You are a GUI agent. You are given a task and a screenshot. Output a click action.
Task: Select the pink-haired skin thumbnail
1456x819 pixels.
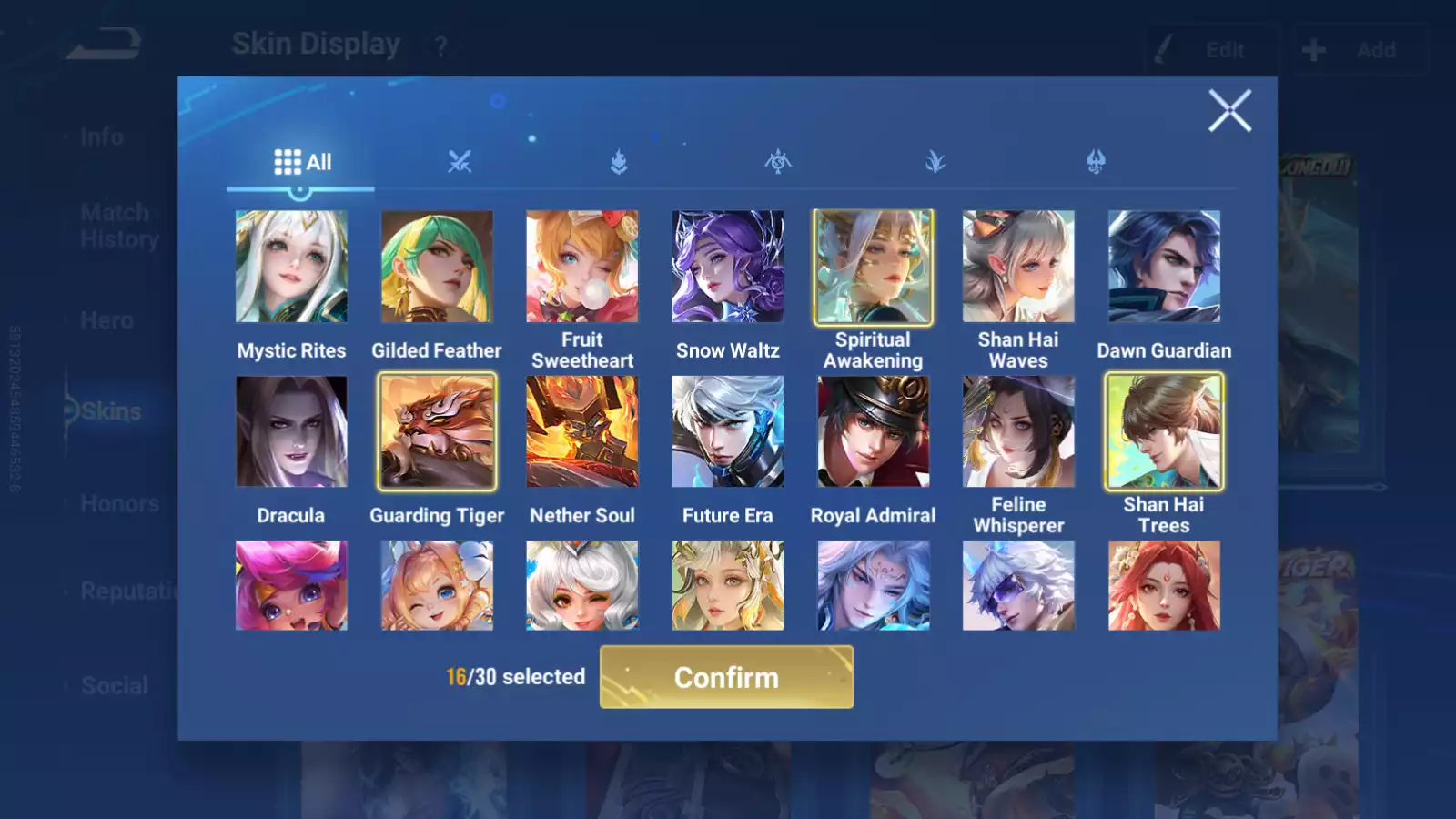[291, 585]
